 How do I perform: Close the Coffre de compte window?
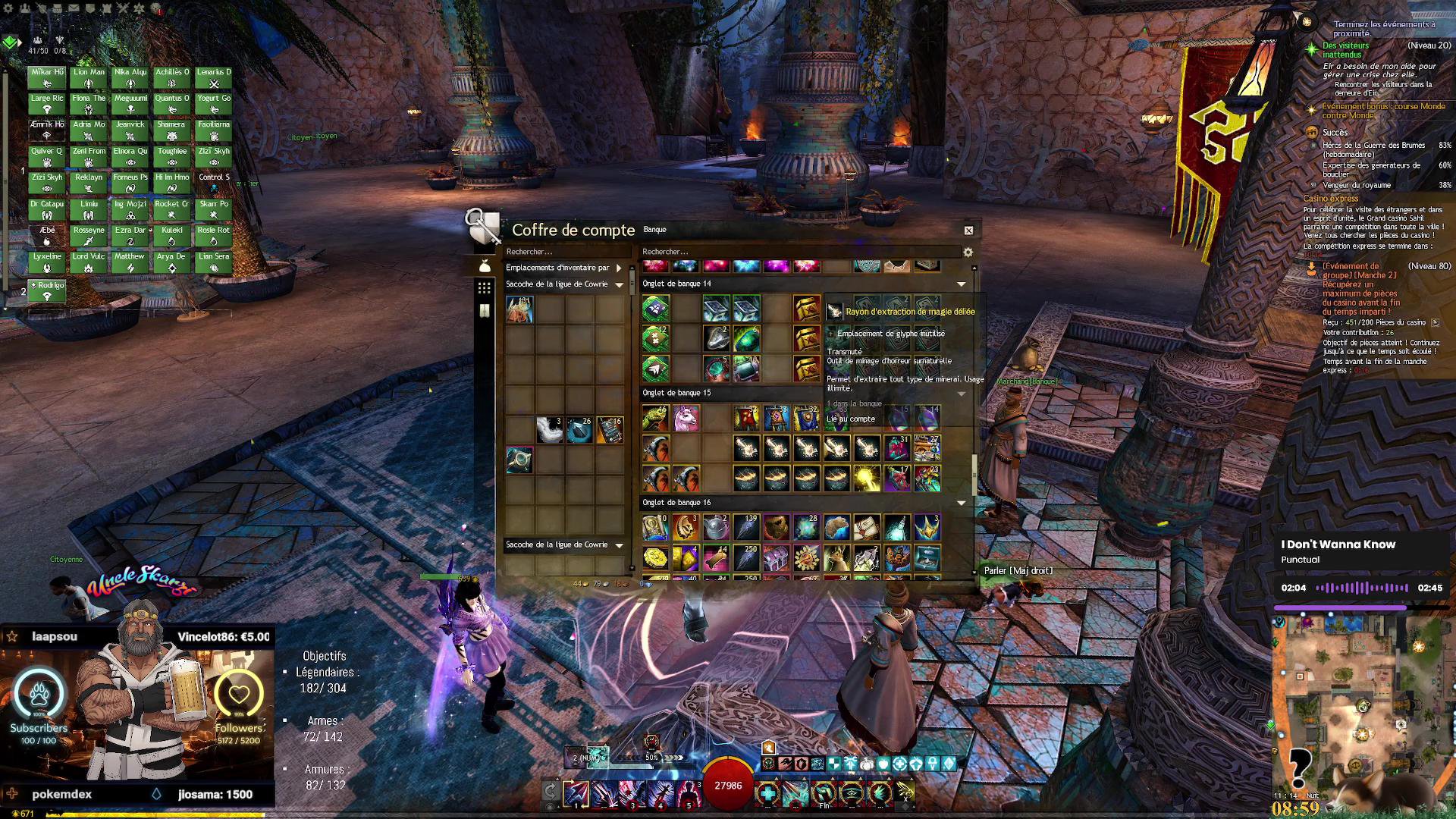pyautogui.click(x=968, y=231)
